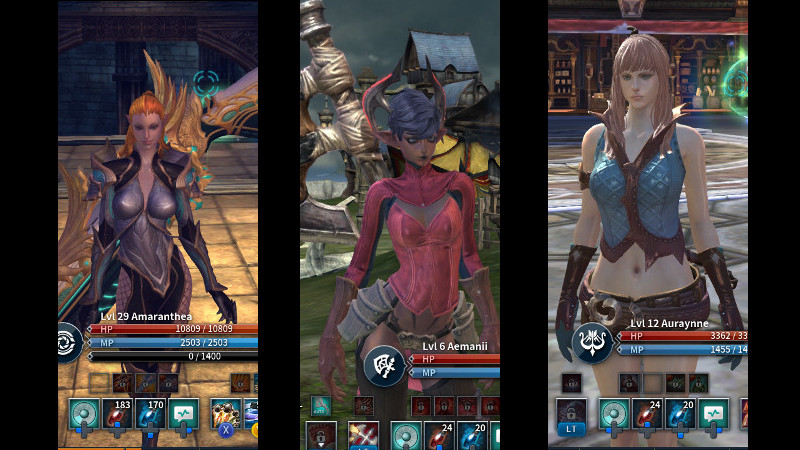Click Aemanii's axe class emblem

tap(383, 364)
